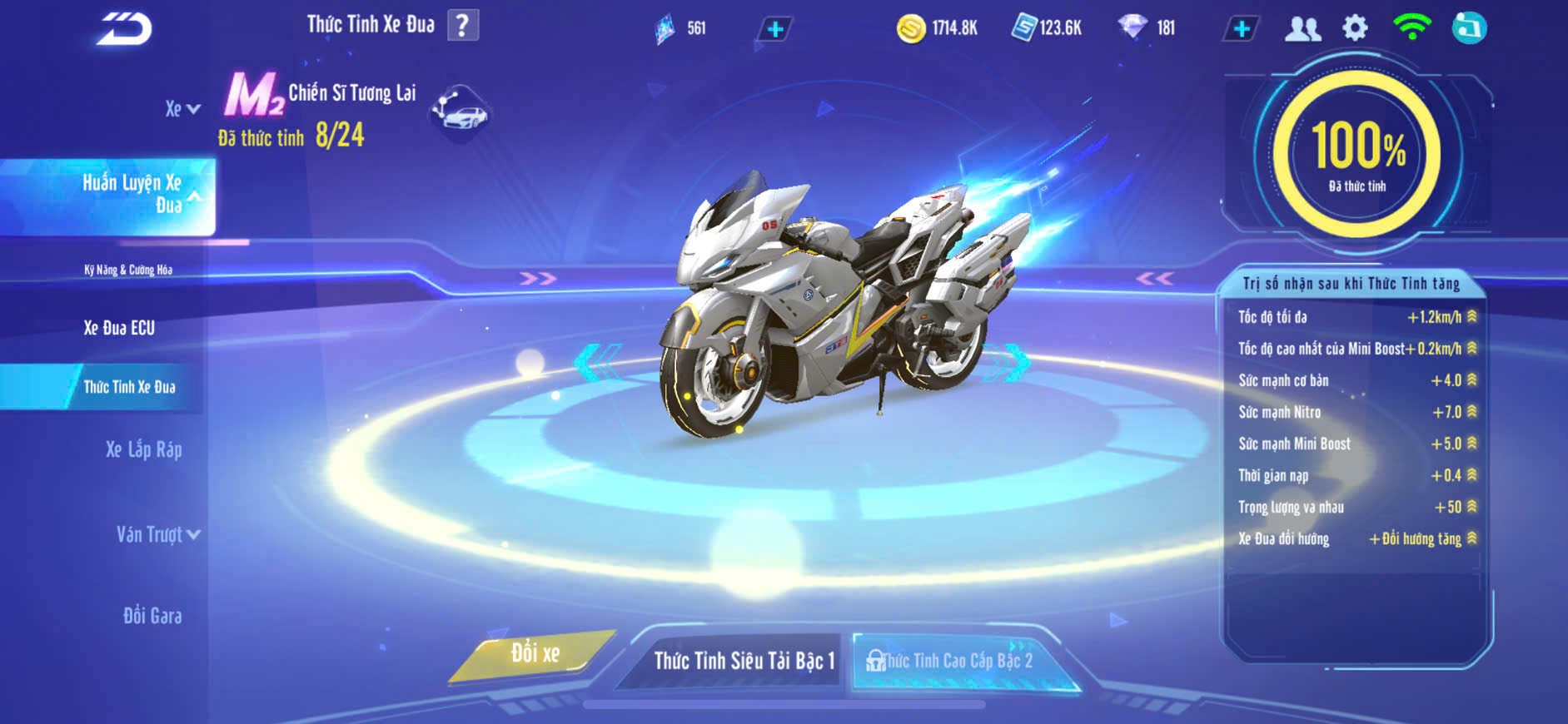The width and height of the screenshot is (1568, 724).
Task: Open Kỹ Năng & Cường Hóa
Action: (128, 270)
